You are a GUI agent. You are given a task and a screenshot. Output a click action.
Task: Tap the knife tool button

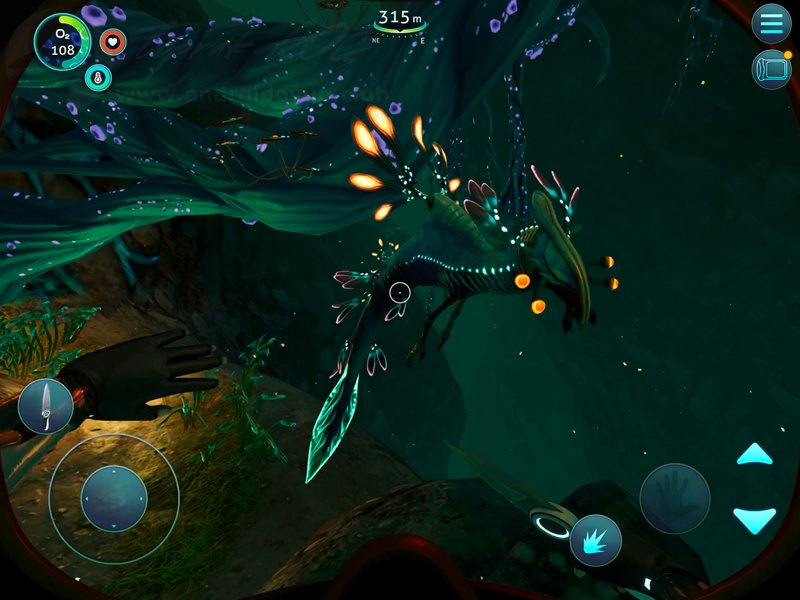pyautogui.click(x=45, y=406)
